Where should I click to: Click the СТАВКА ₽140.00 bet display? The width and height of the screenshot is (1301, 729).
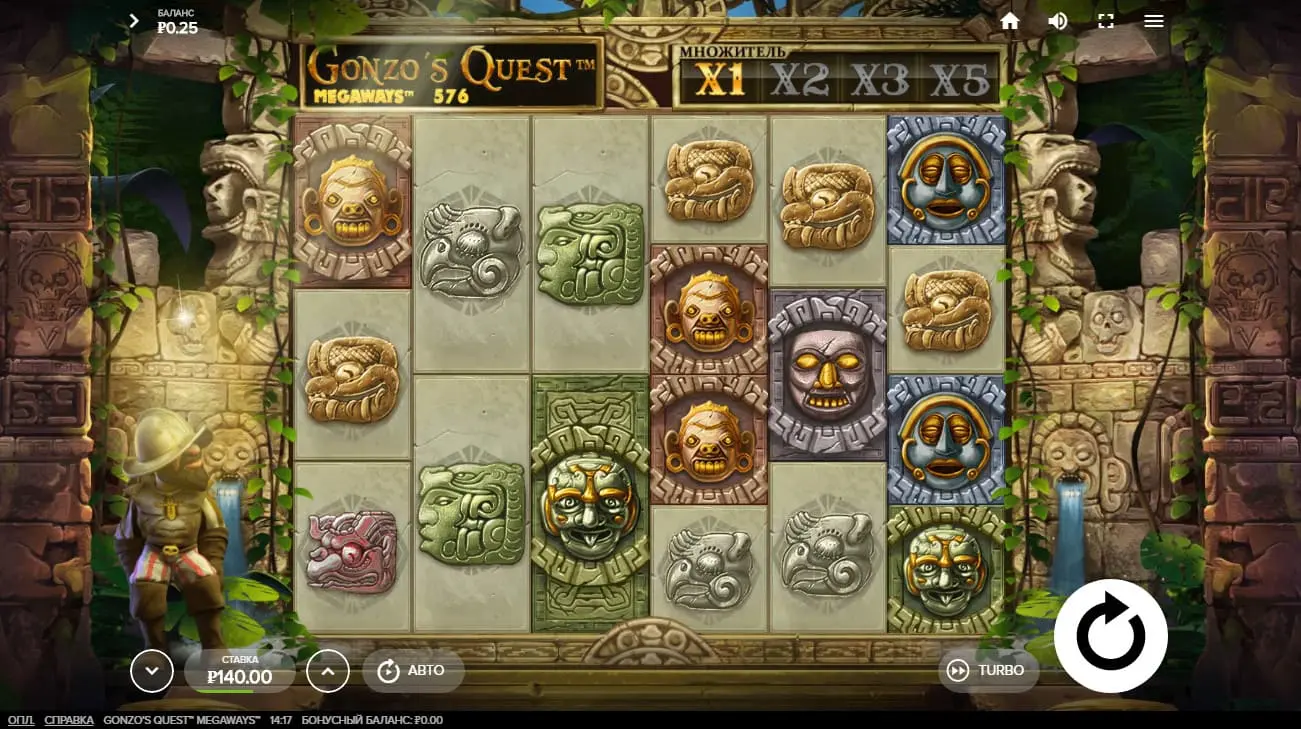pos(240,668)
